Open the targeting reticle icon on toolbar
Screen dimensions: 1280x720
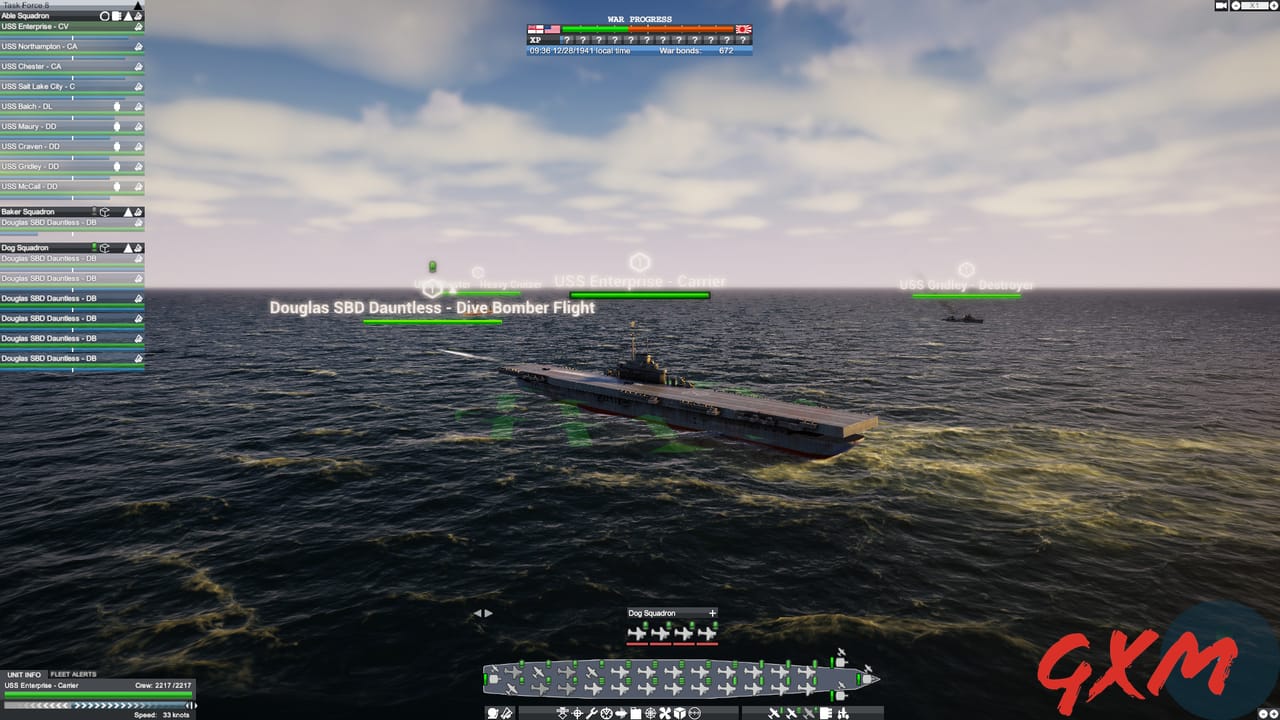click(578, 713)
